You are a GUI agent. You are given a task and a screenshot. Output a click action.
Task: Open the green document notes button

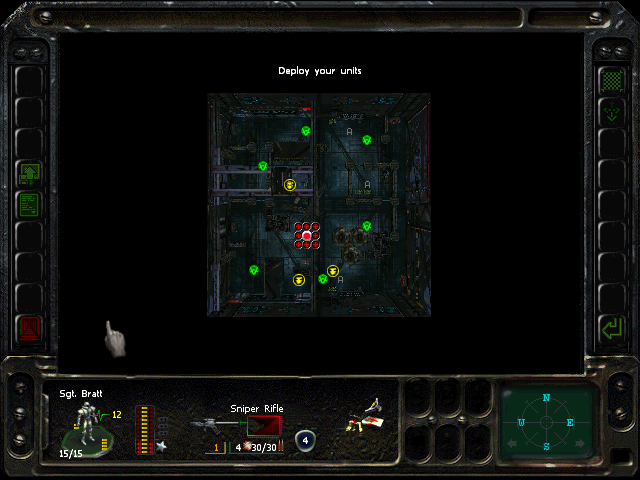tap(29, 205)
